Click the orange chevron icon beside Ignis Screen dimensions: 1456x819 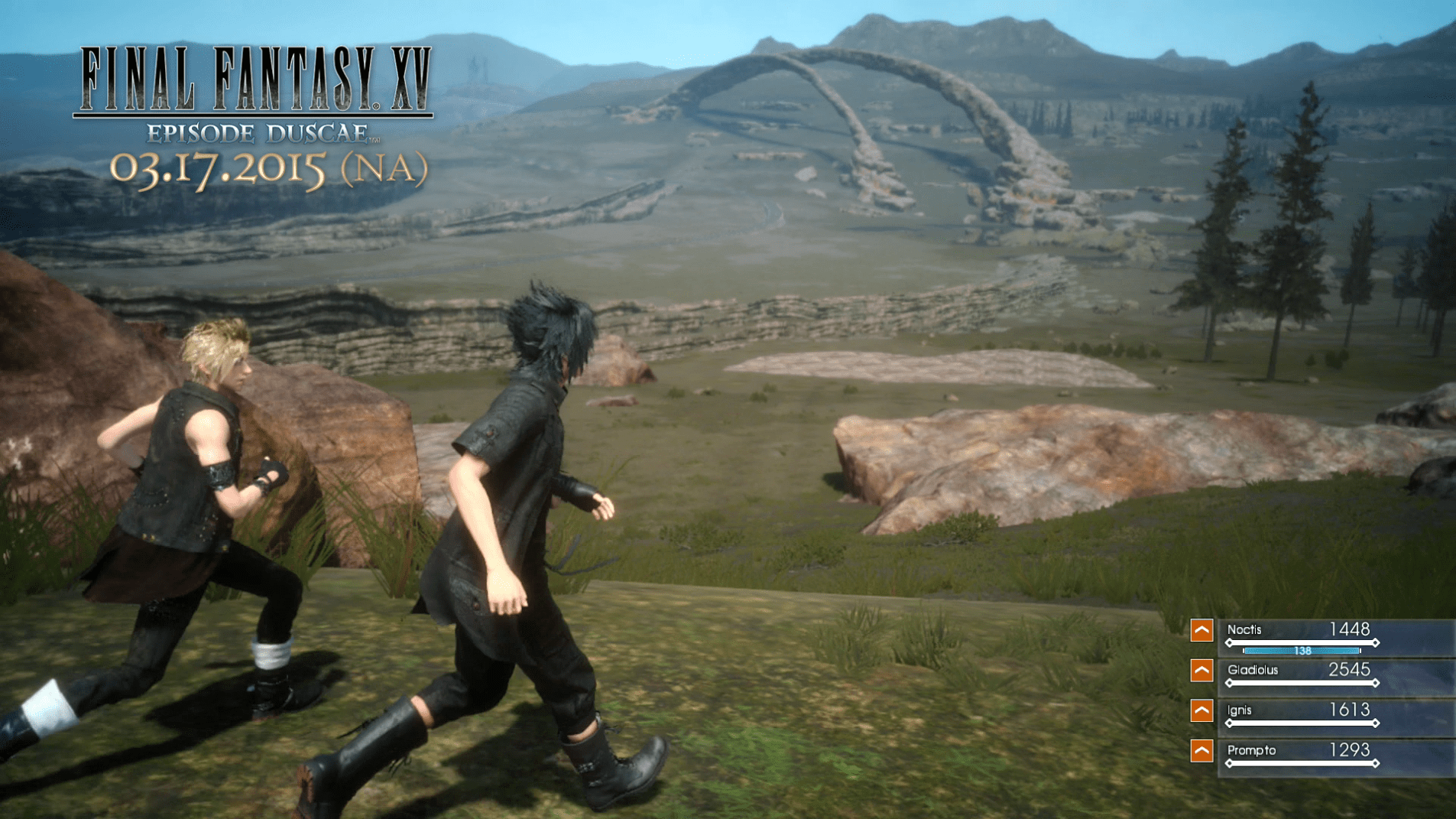pos(1201,711)
